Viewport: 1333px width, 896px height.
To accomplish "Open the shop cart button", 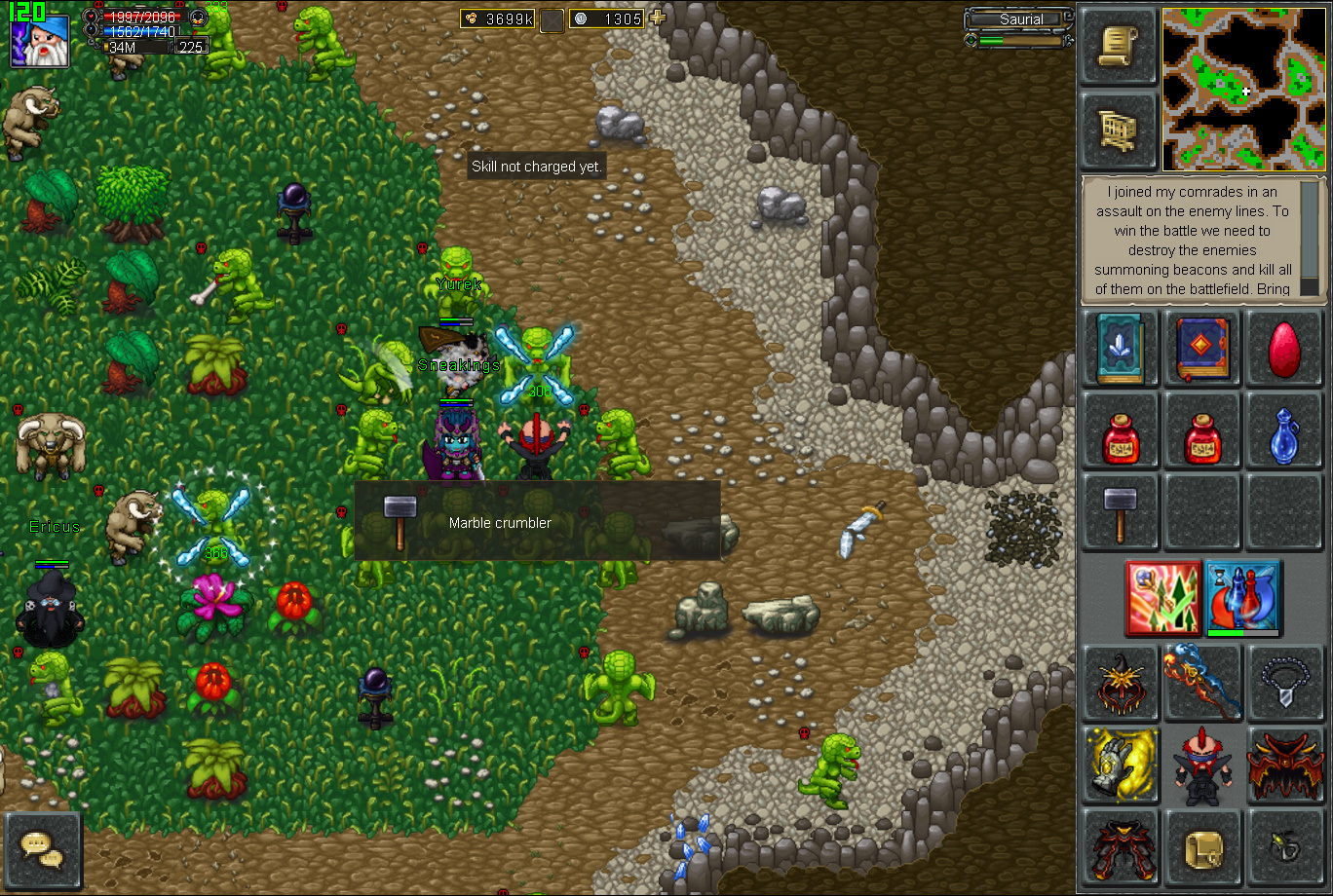I will (x=1119, y=131).
